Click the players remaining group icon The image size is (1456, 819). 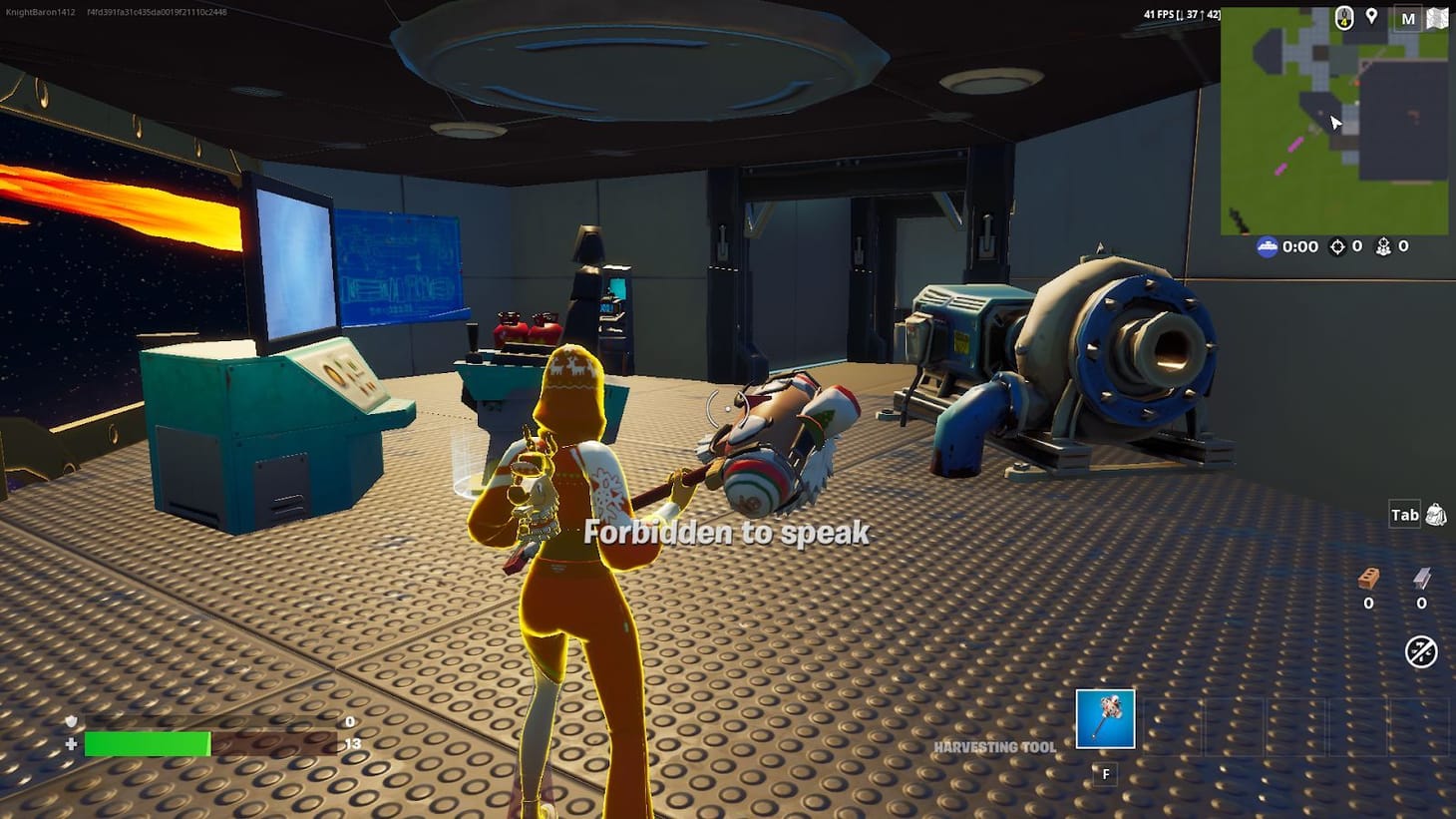[x=1382, y=245]
